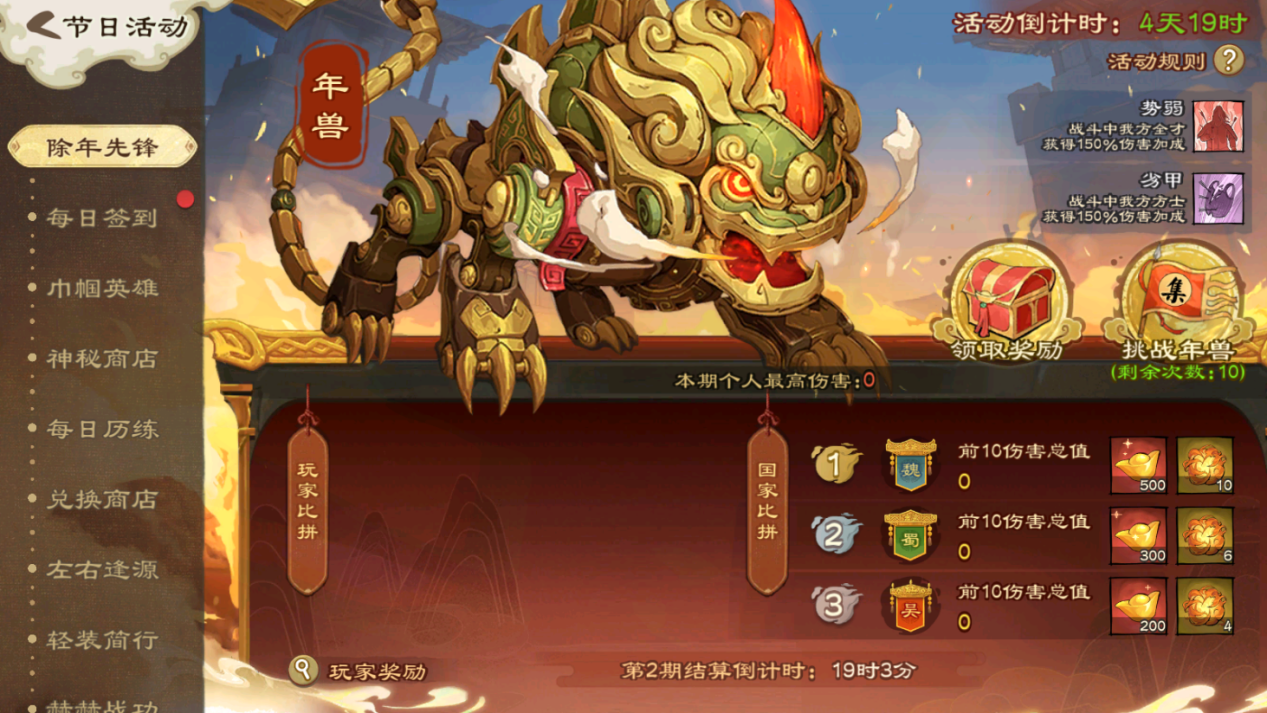Open the 每日签到 activity

(x=102, y=218)
